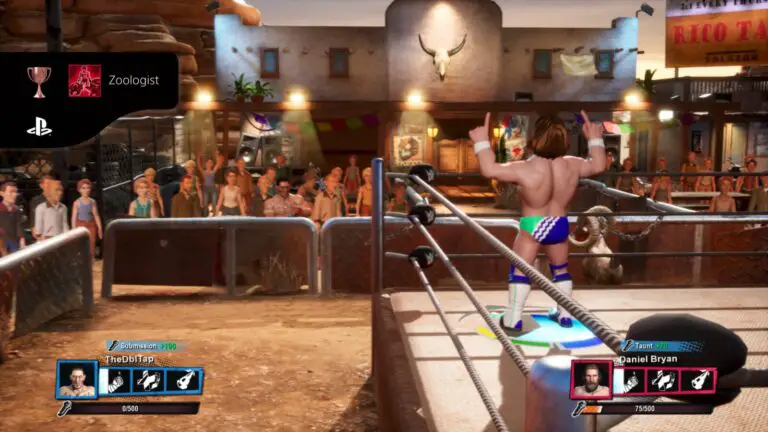Activate Daniel Bryan's middle power-up icon
The height and width of the screenshot is (432, 768).
[664, 381]
